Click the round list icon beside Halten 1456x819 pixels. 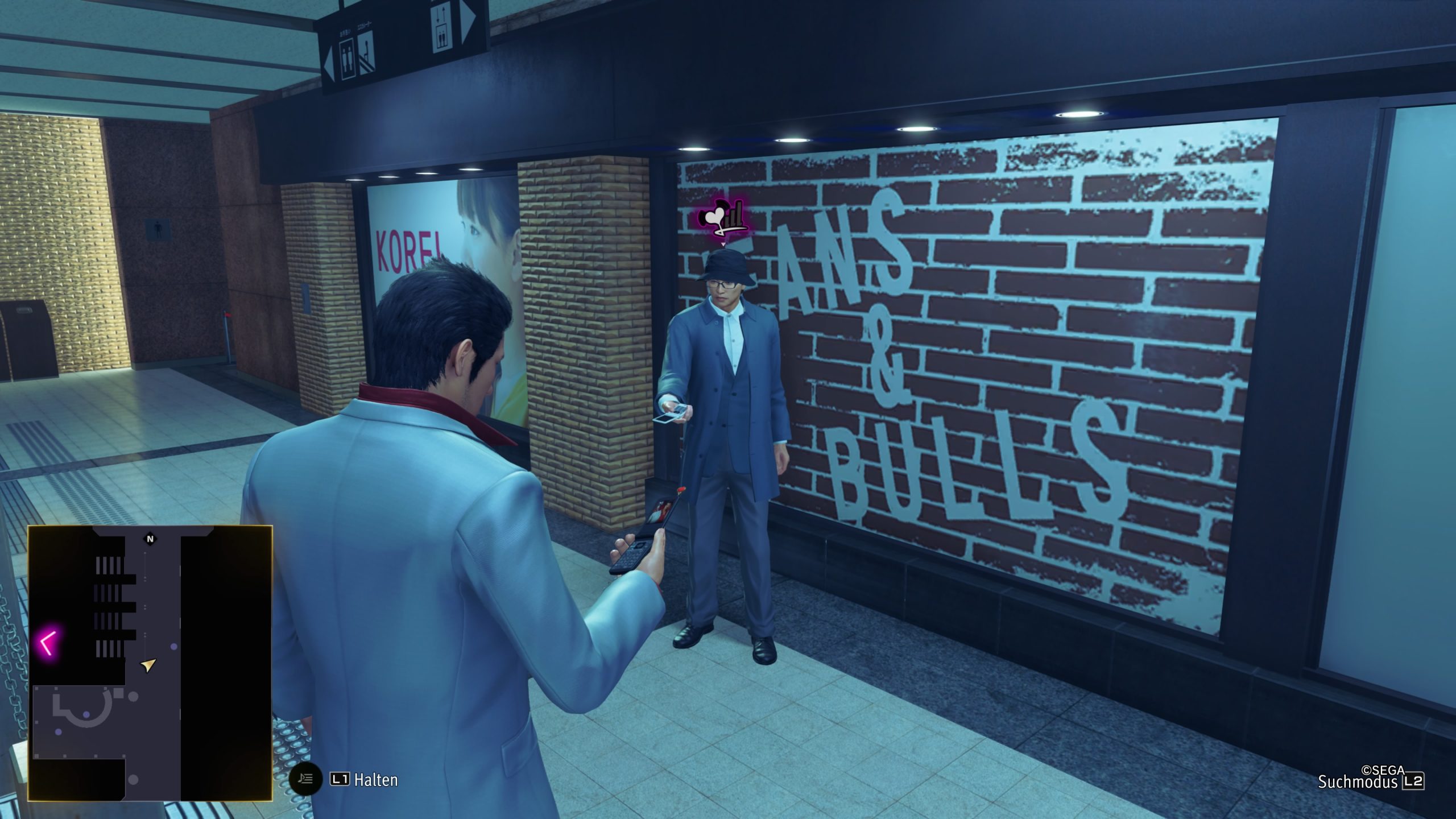click(x=306, y=779)
